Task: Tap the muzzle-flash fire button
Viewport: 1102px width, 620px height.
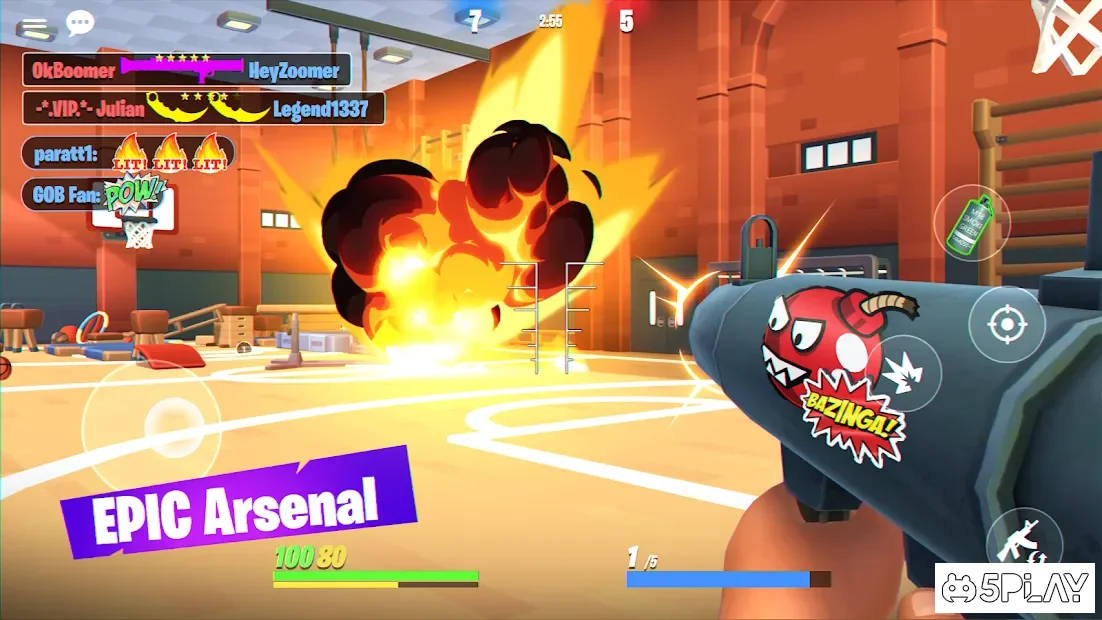Action: [x=903, y=373]
